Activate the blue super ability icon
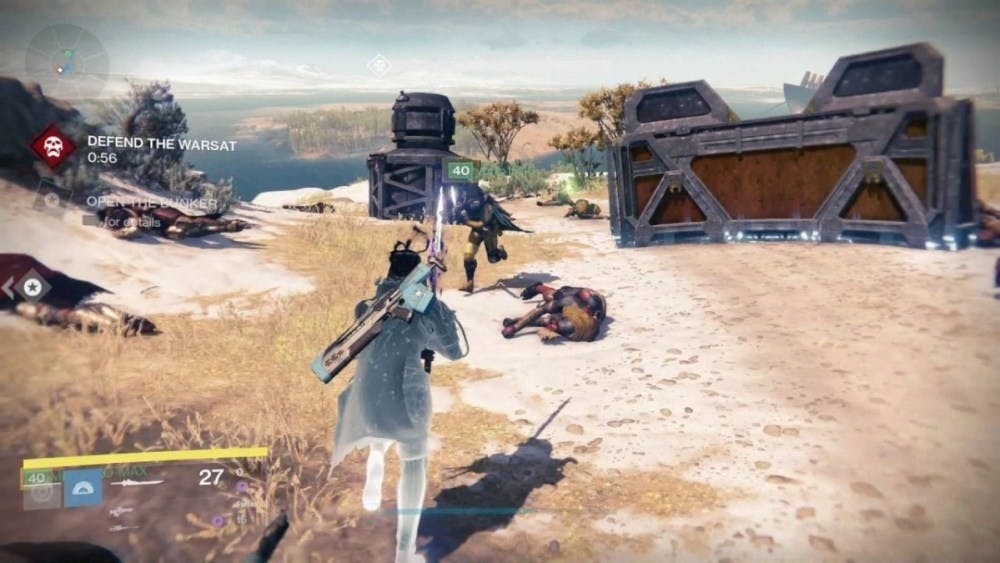This screenshot has height=563, width=1000. click(x=83, y=487)
